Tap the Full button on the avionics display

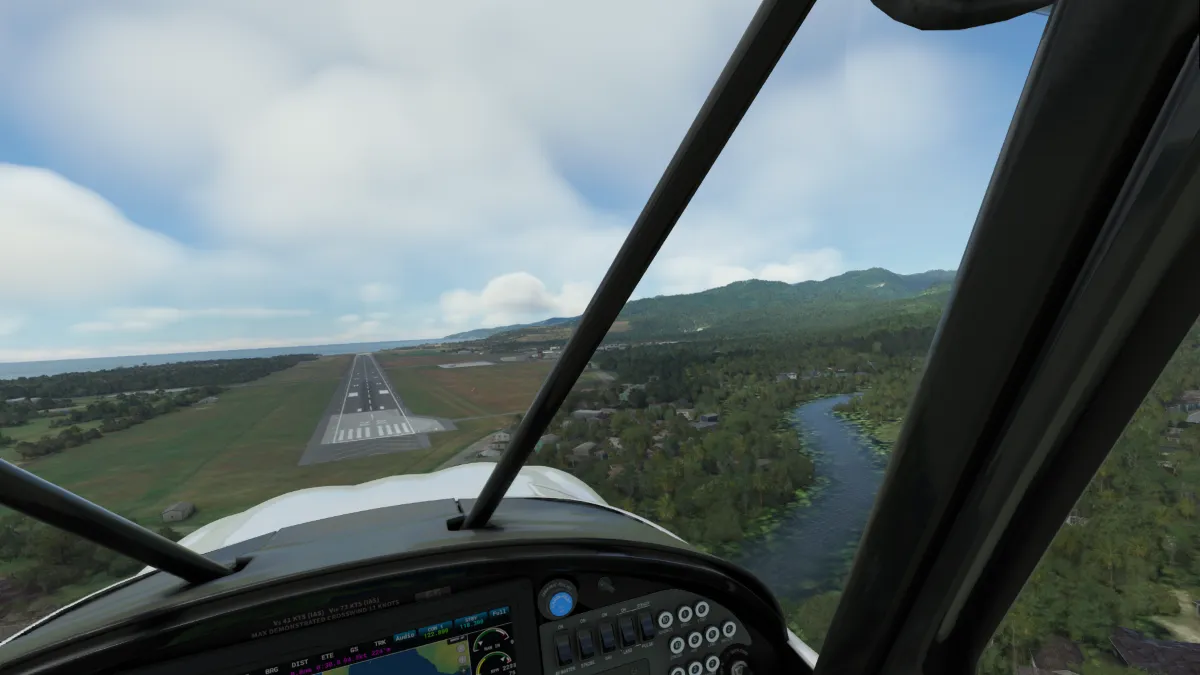pyautogui.click(x=499, y=611)
